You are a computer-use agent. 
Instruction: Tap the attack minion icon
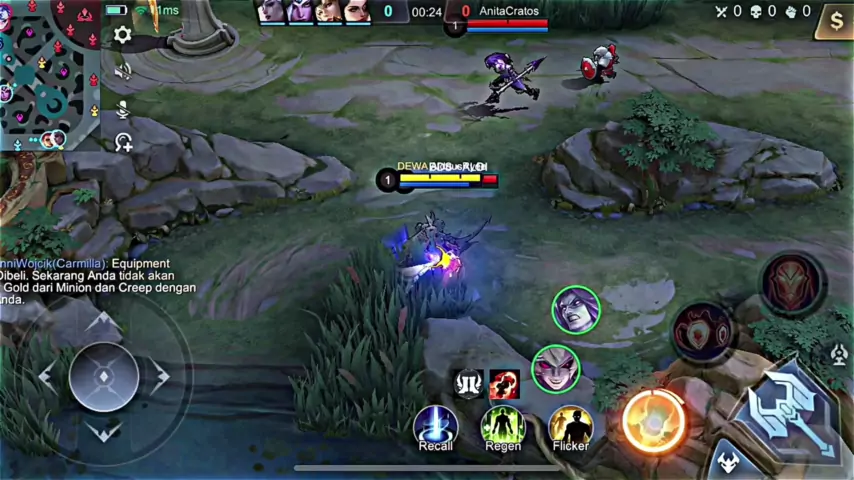[725, 462]
